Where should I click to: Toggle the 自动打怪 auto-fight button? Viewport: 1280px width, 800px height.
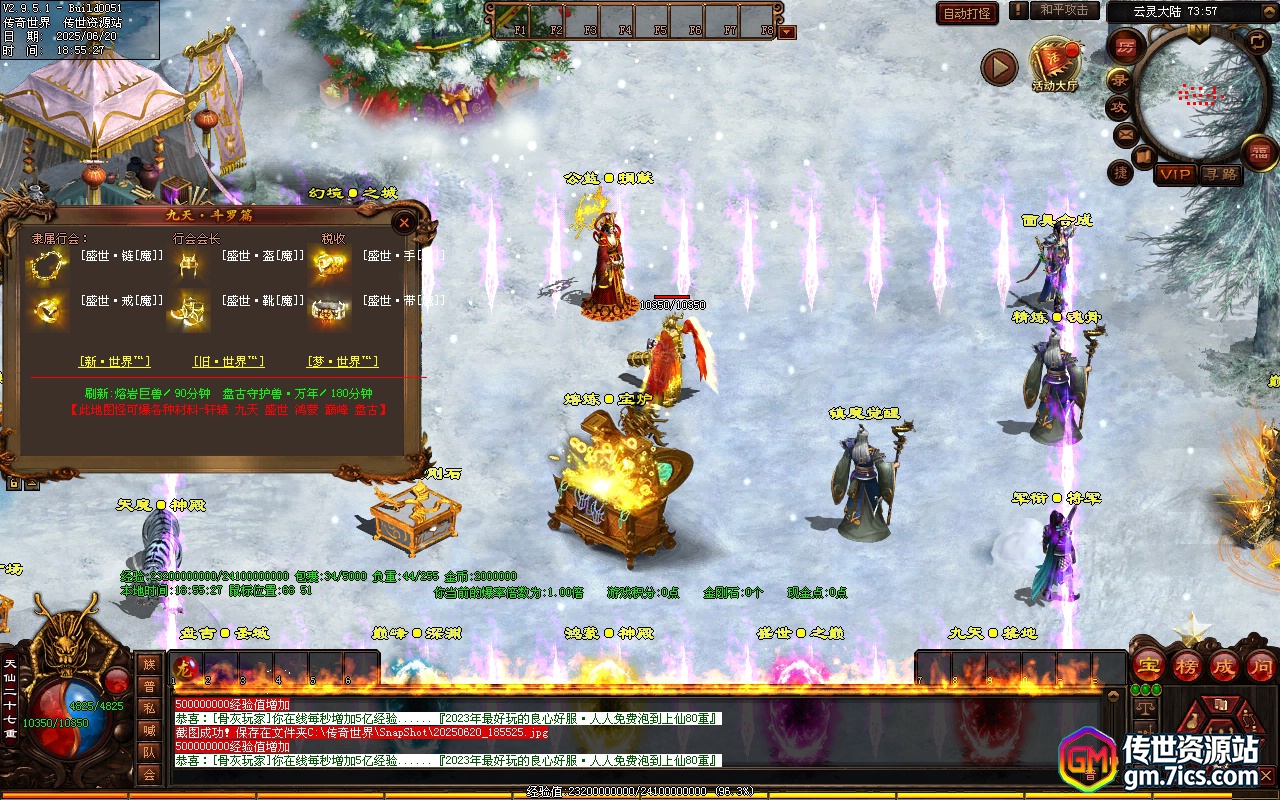967,13
